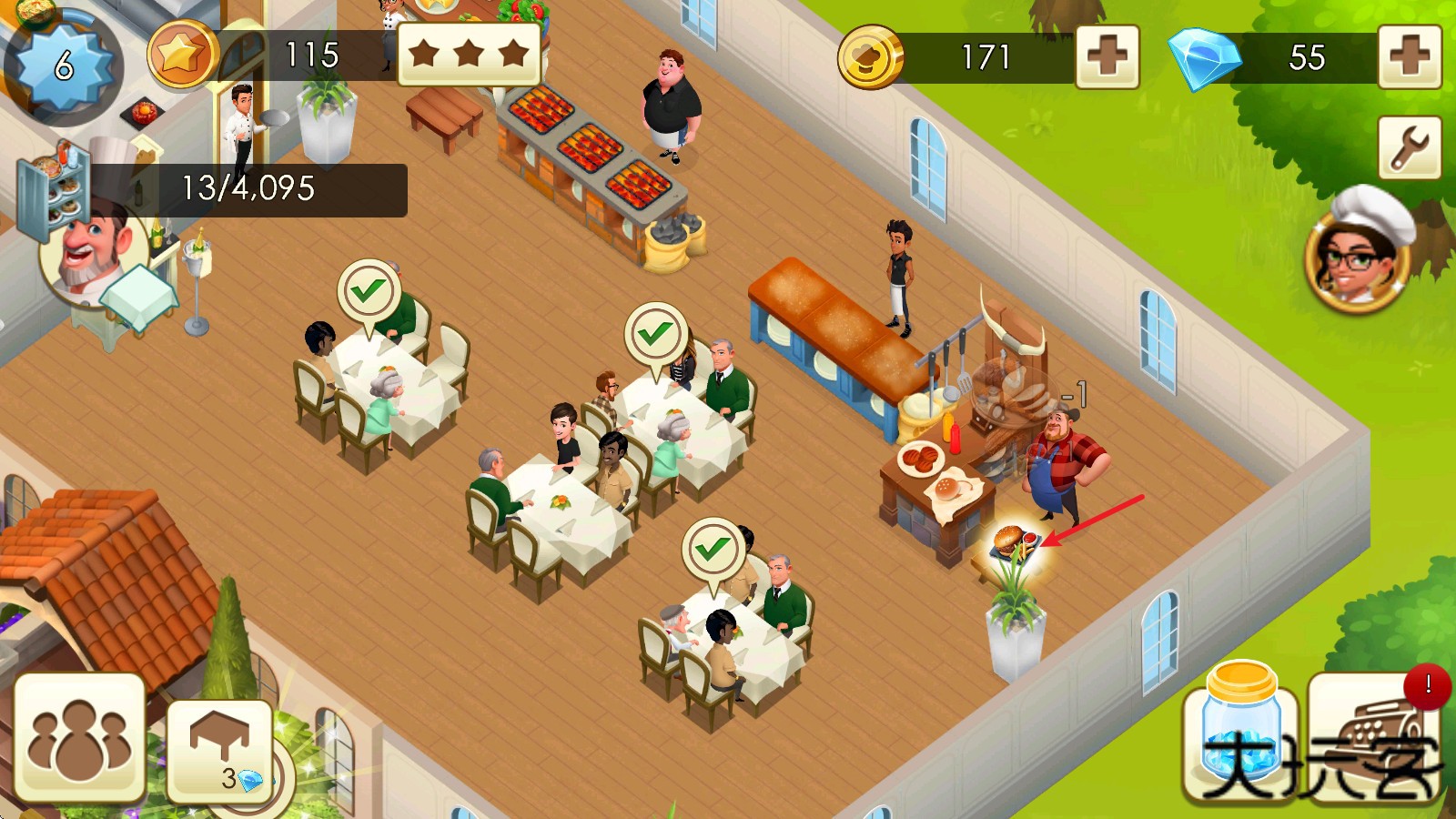Open the diamond jar button
1456x819 pixels.
(1240, 733)
